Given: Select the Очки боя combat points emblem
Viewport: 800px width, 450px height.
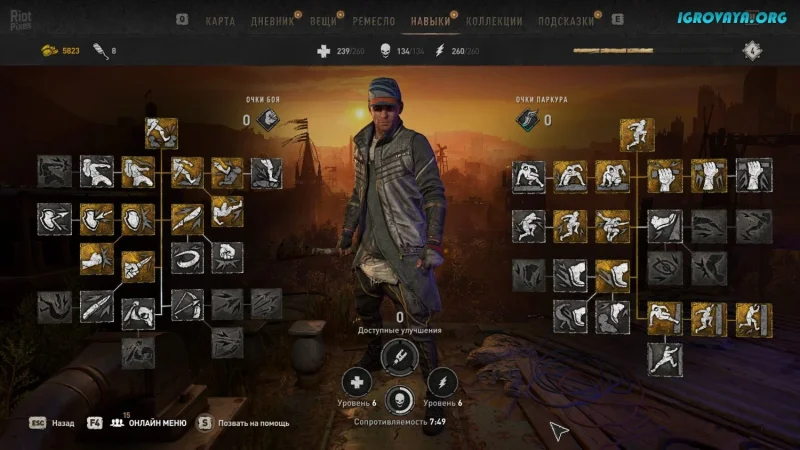Looking at the screenshot, I should coord(269,121).
